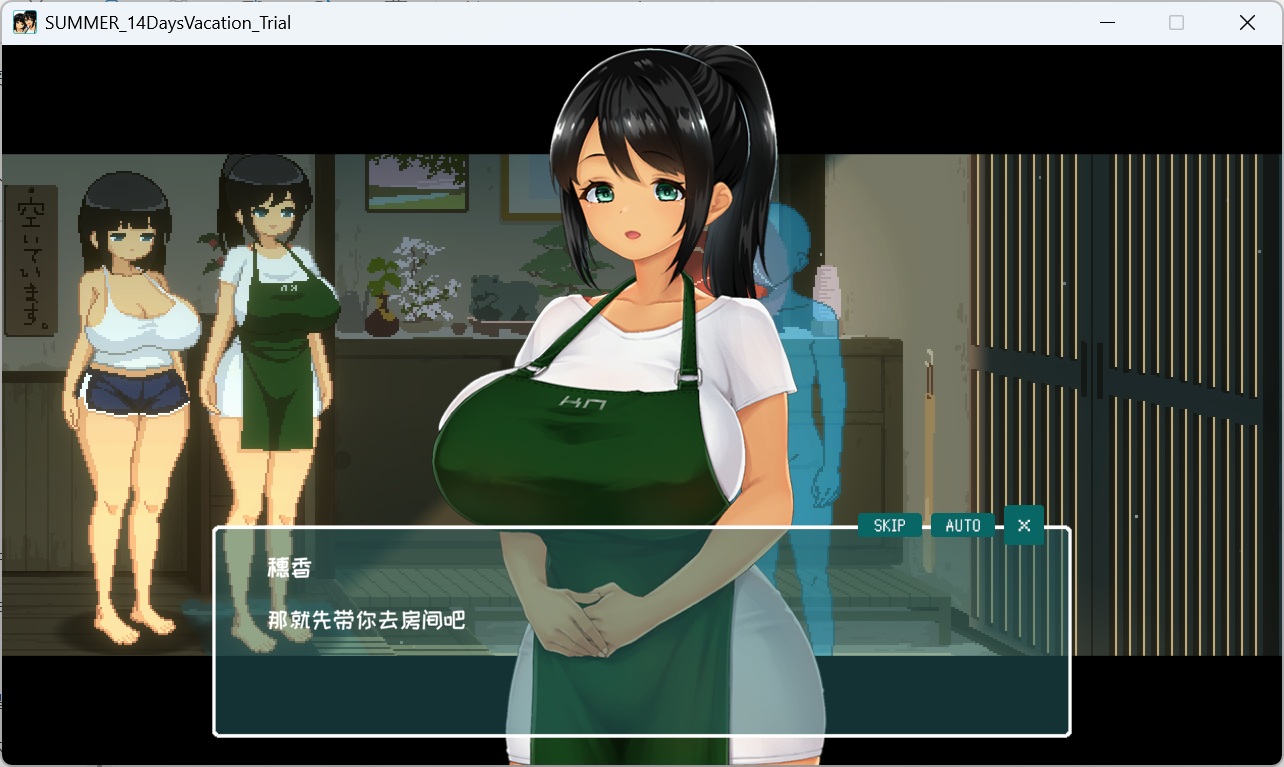
Task: Click the title SUMMER_14DaysVacation_Trial in the title bar
Action: 168,22
